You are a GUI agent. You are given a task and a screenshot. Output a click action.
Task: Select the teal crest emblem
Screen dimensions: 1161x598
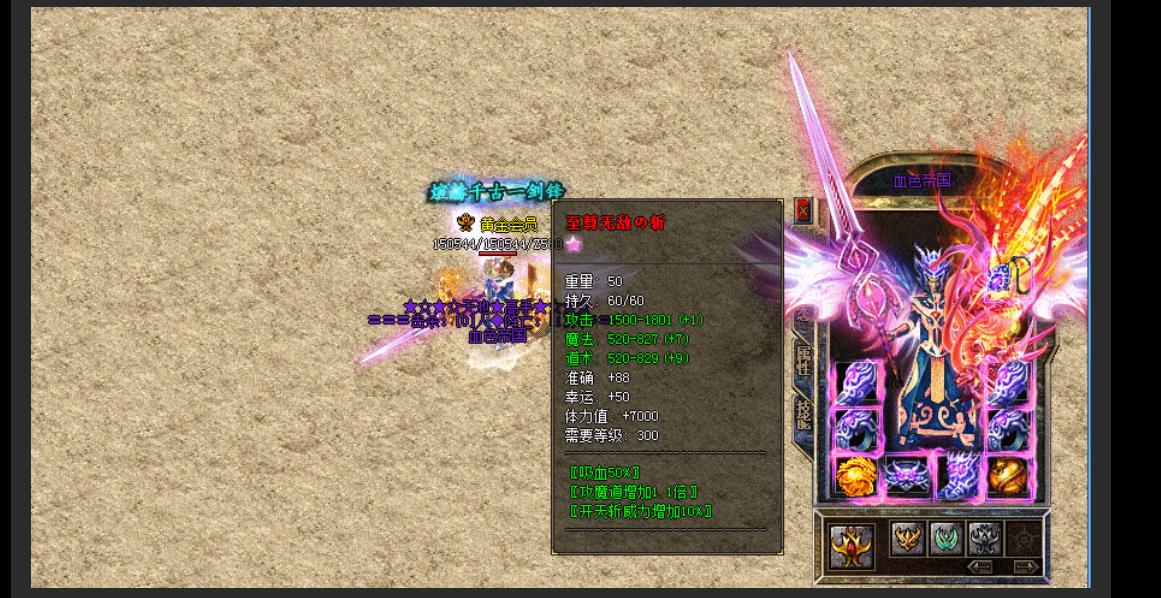[x=946, y=538]
